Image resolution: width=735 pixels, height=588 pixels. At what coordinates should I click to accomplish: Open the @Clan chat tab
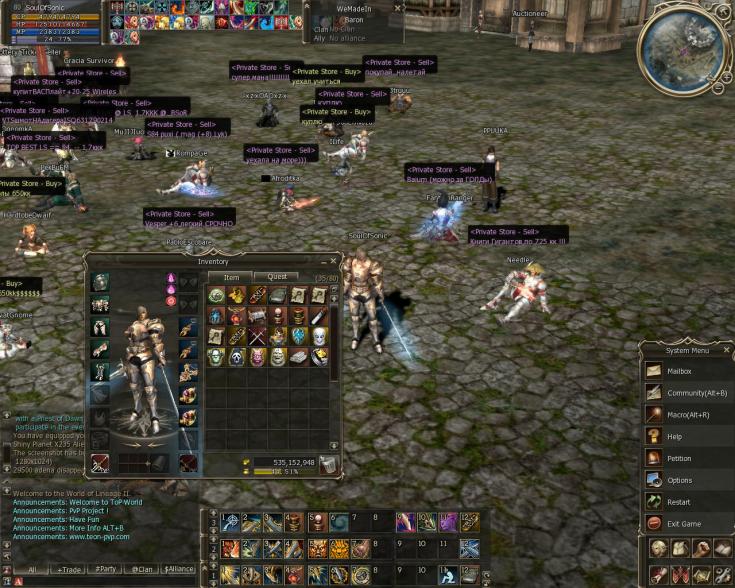[x=141, y=569]
